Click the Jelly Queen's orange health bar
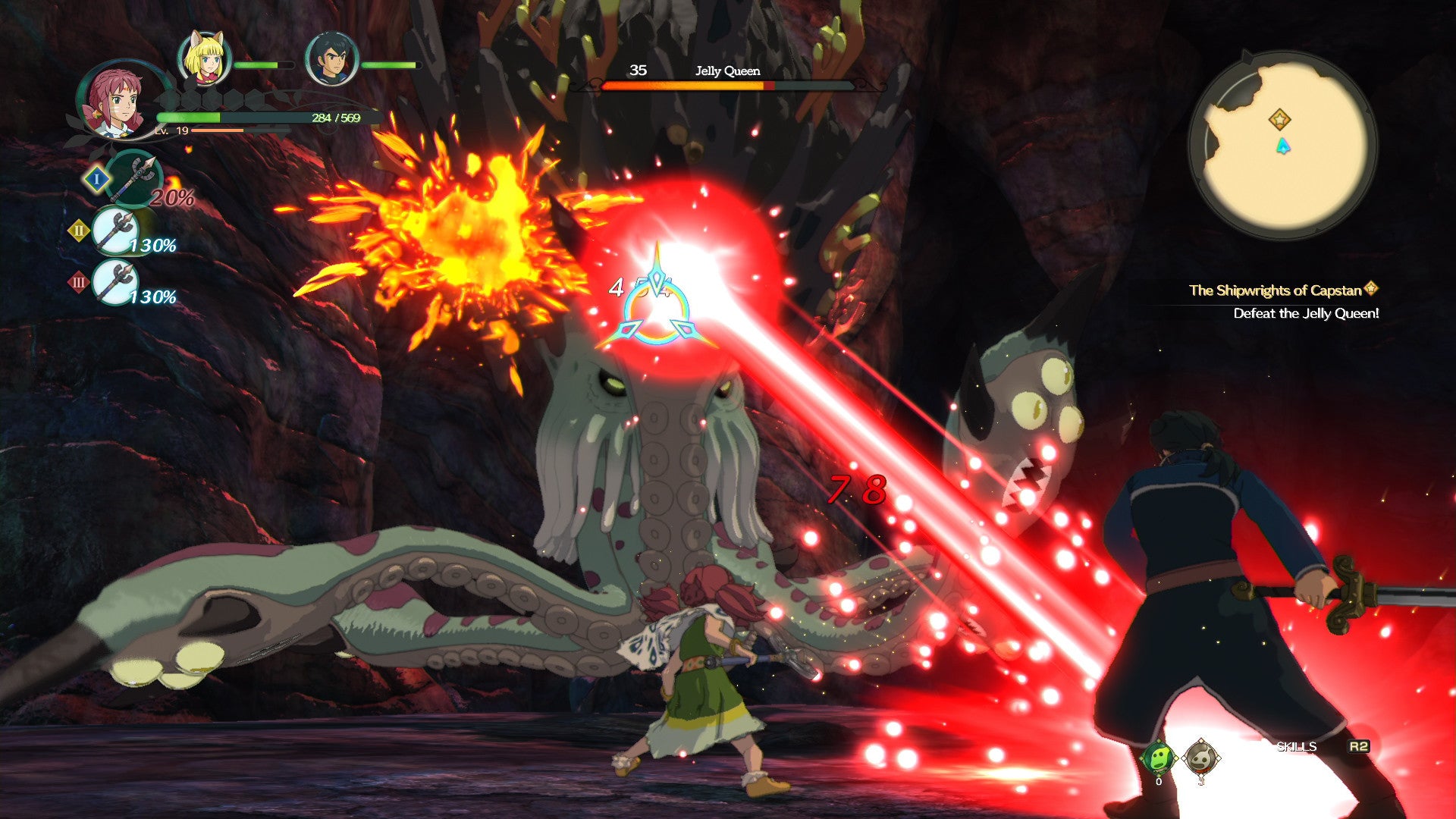The height and width of the screenshot is (819, 1456). [x=720, y=86]
